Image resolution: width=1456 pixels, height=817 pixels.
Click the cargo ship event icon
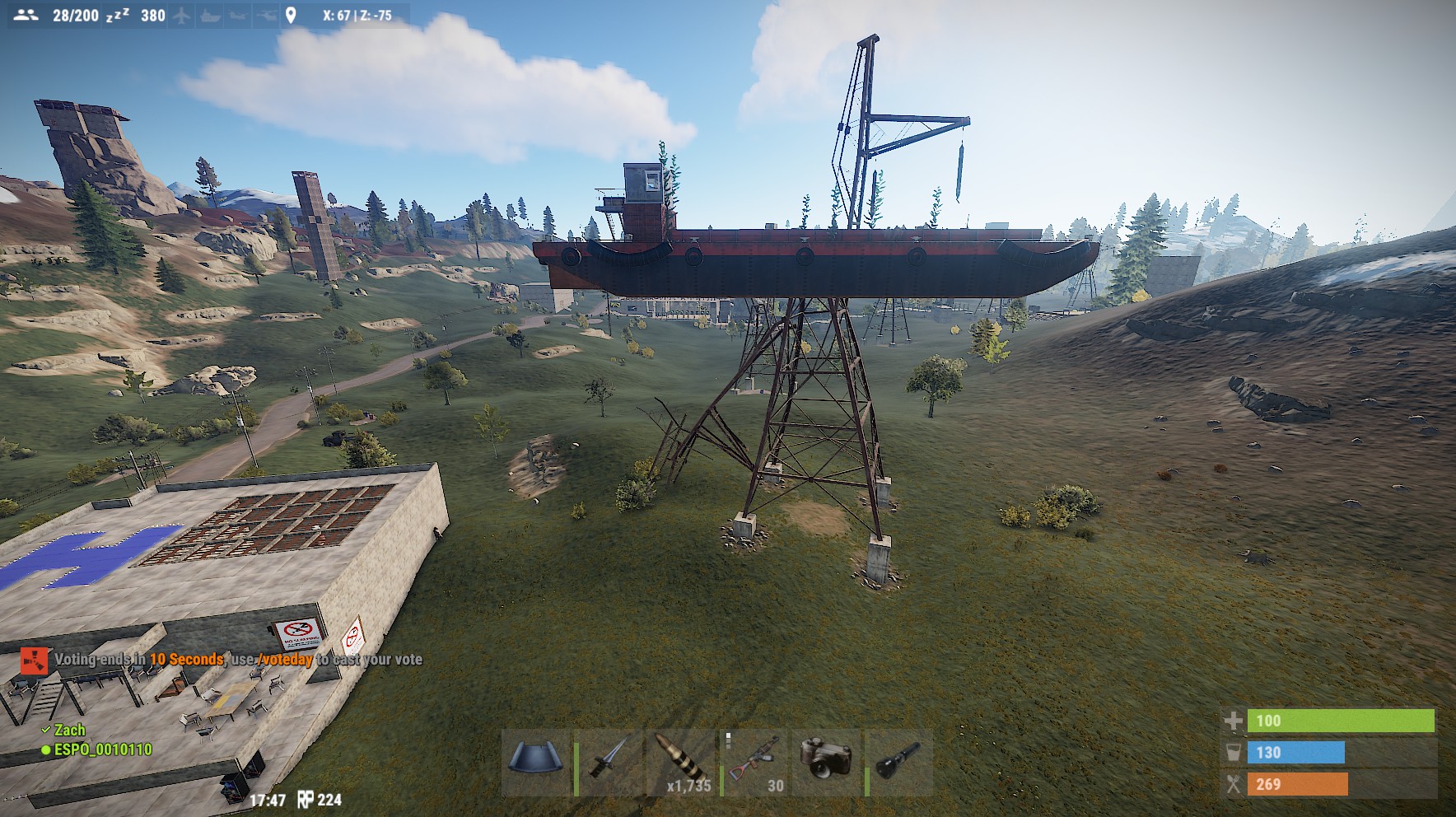point(211,16)
